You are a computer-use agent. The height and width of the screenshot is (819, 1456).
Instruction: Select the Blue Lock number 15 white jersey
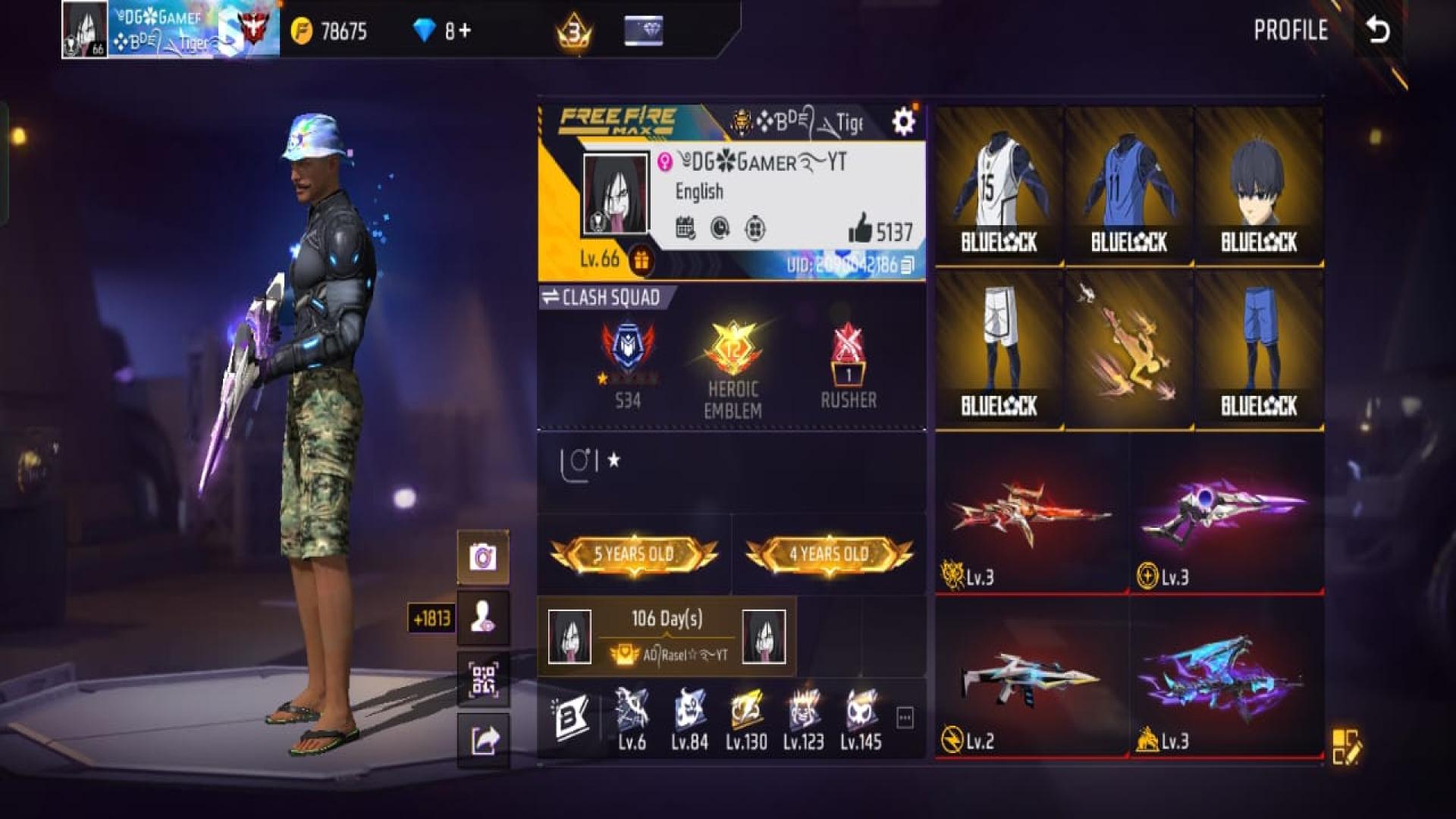999,186
